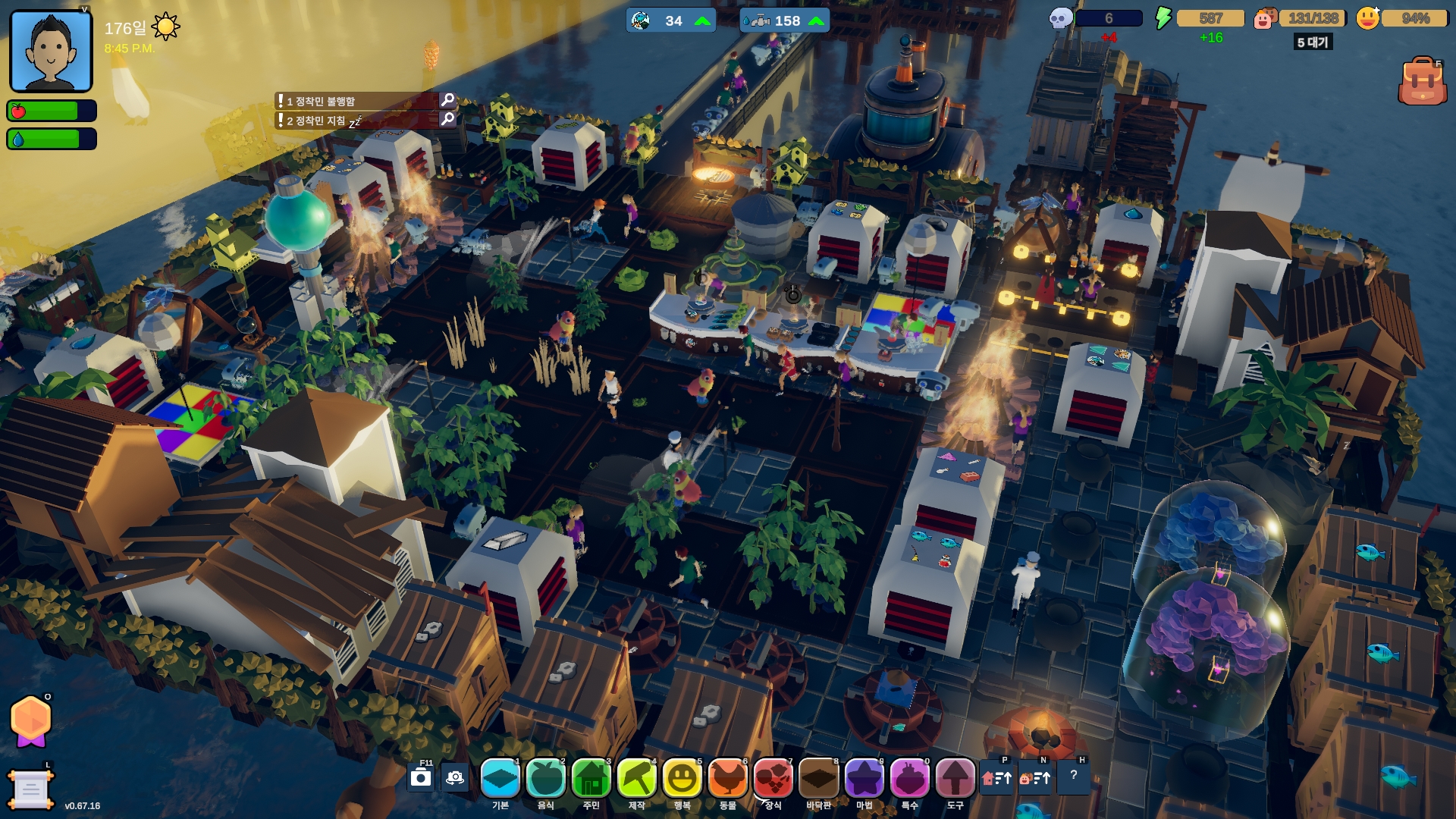
Task: Open the player avatar portrait
Action: 51,51
